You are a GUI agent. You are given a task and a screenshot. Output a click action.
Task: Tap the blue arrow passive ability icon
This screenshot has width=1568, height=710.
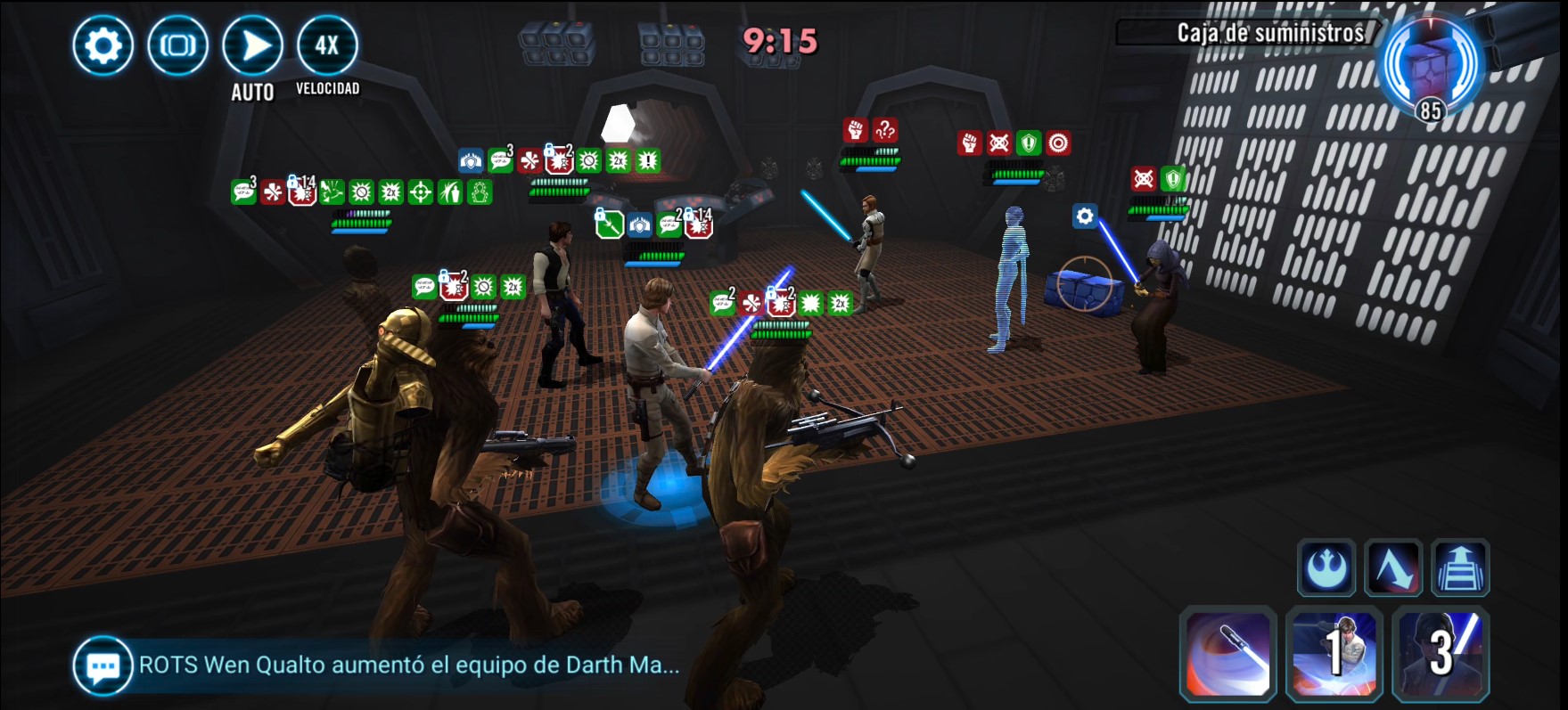point(1393,567)
